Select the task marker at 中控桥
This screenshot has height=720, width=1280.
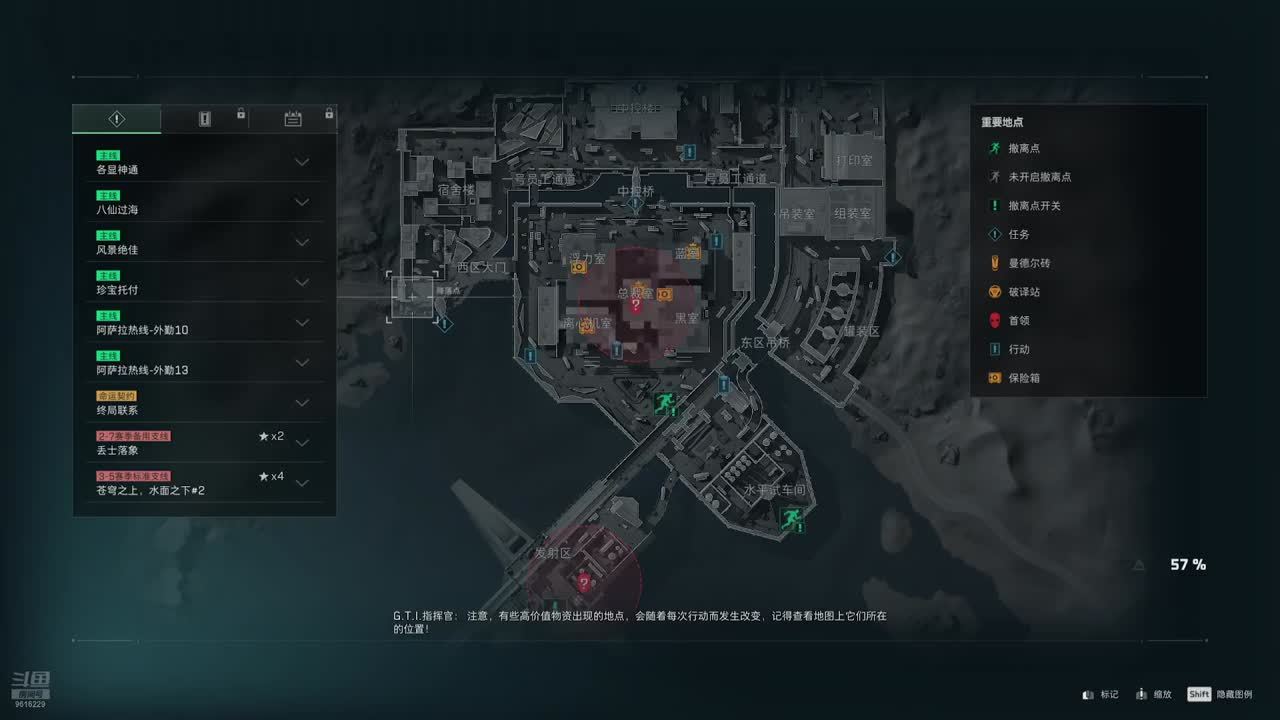coord(635,205)
